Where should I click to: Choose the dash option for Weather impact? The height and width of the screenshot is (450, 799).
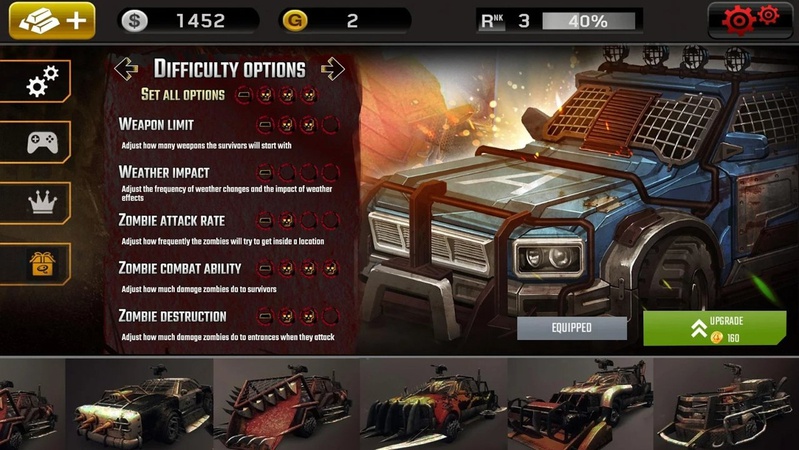click(265, 173)
